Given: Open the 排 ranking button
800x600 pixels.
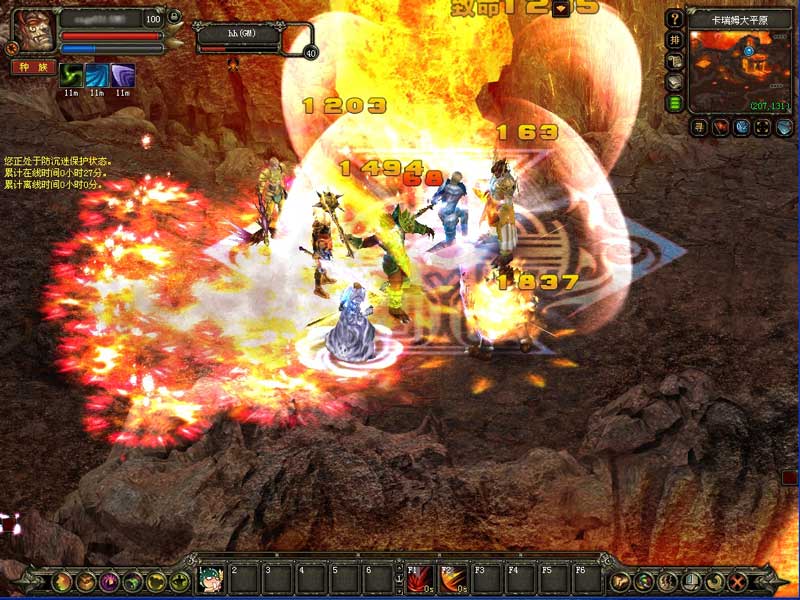Looking at the screenshot, I should click(x=676, y=41).
